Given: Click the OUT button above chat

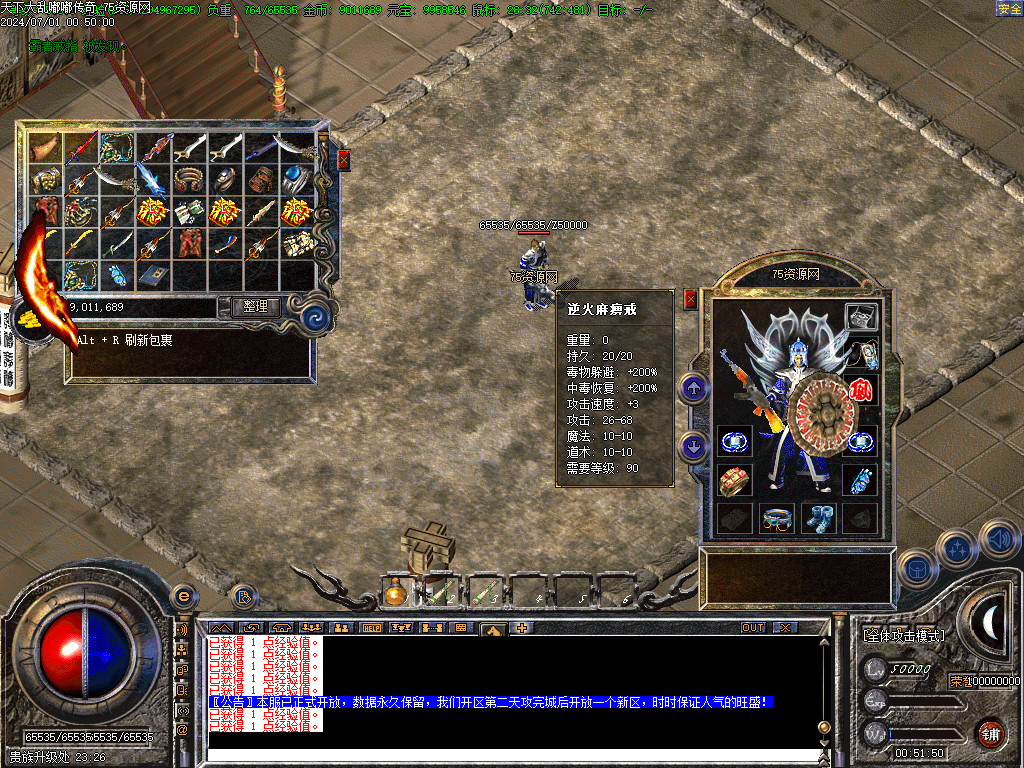Looking at the screenshot, I should point(753,628).
